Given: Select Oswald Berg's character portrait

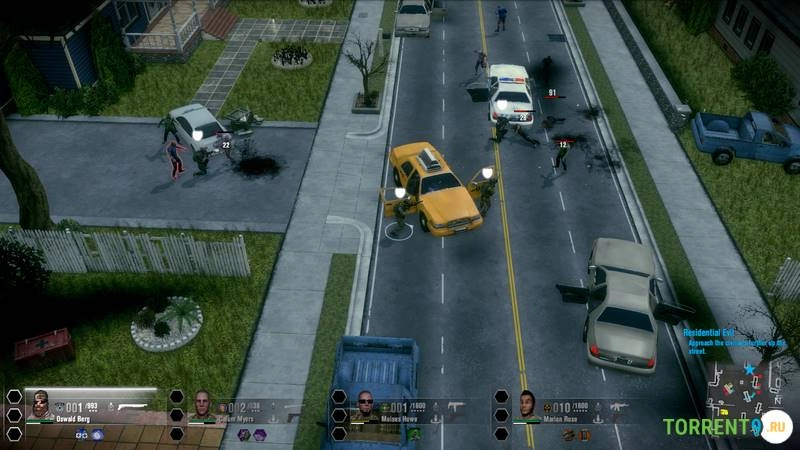Looking at the screenshot, I should click(x=42, y=404).
